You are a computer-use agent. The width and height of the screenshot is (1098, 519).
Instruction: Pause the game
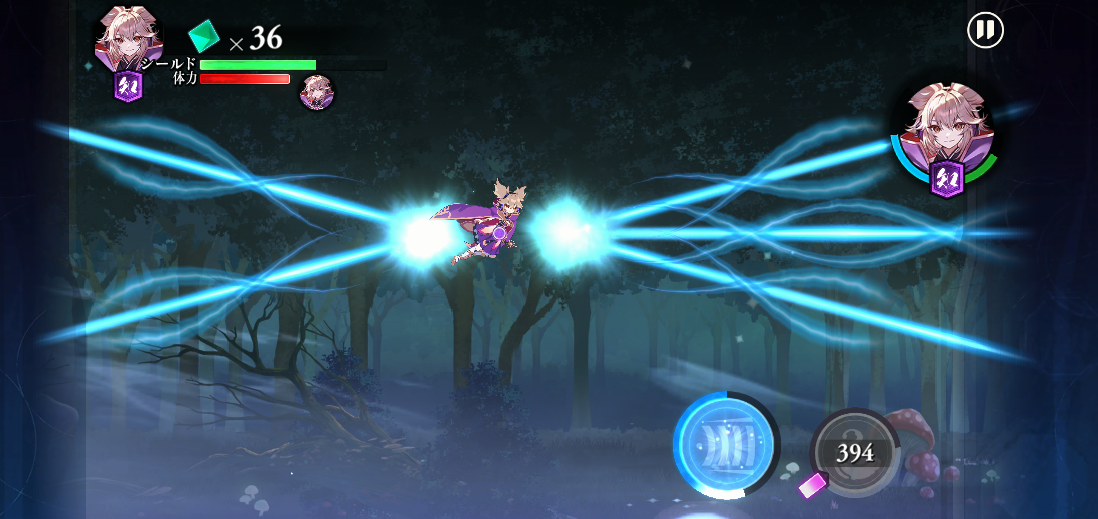click(985, 30)
